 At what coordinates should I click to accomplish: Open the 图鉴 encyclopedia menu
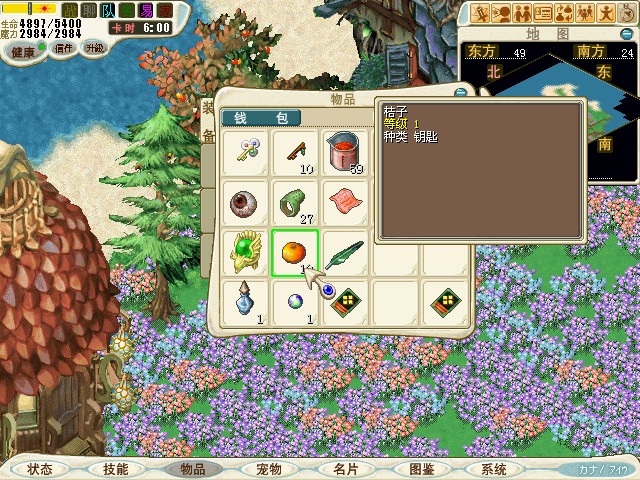(x=421, y=468)
